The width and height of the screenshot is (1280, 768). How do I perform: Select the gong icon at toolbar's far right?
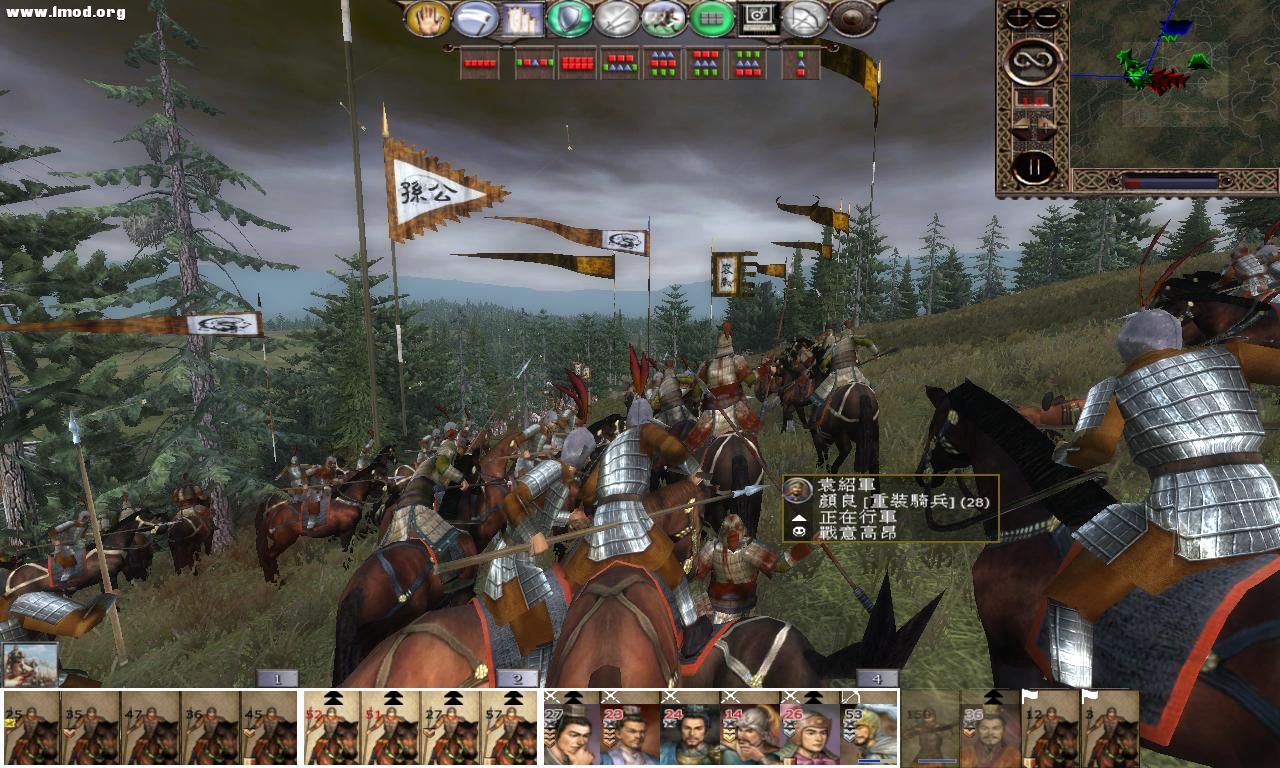click(x=850, y=21)
